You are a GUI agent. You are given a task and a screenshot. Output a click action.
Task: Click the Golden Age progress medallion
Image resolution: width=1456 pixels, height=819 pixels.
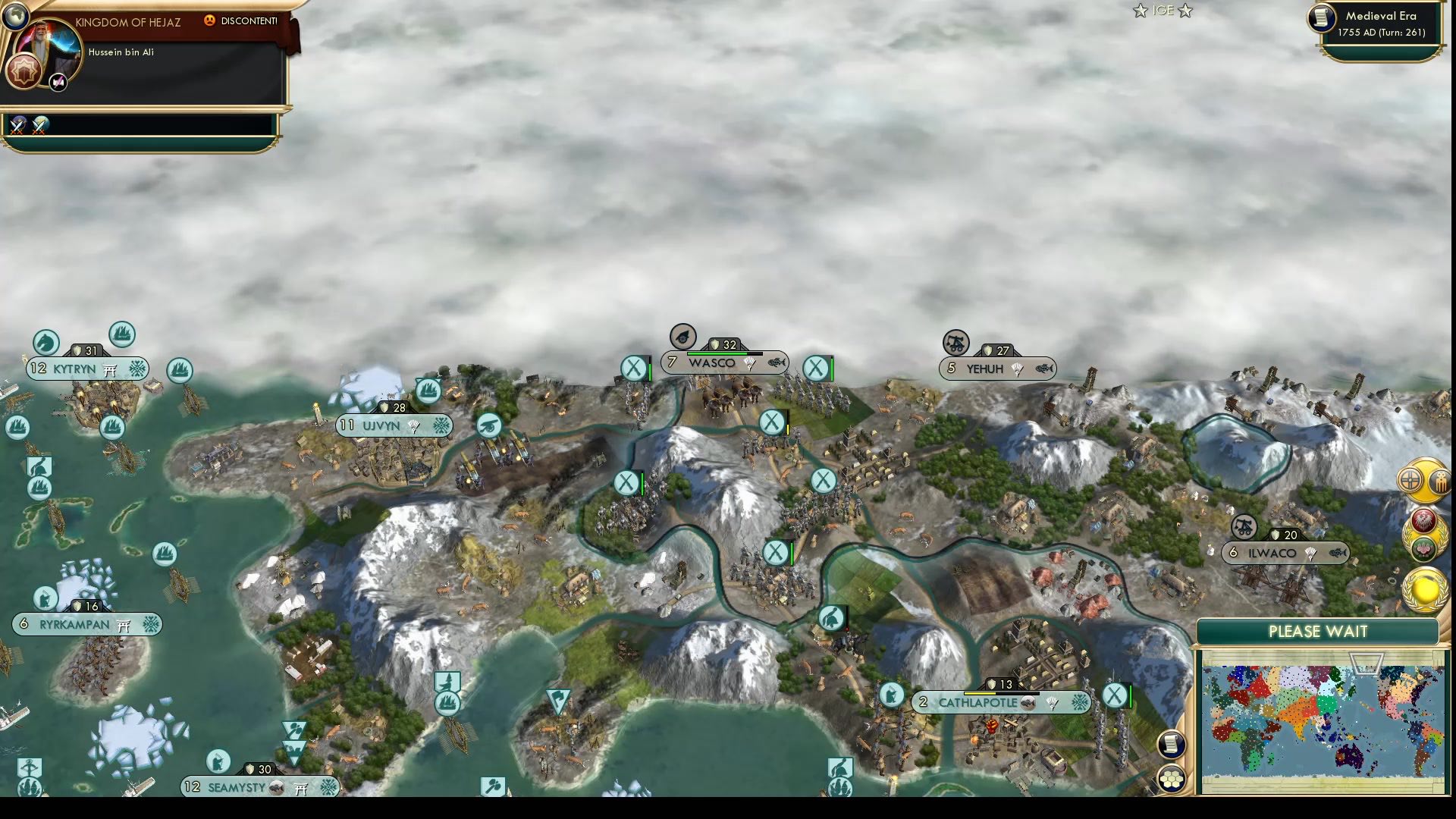tap(1425, 589)
